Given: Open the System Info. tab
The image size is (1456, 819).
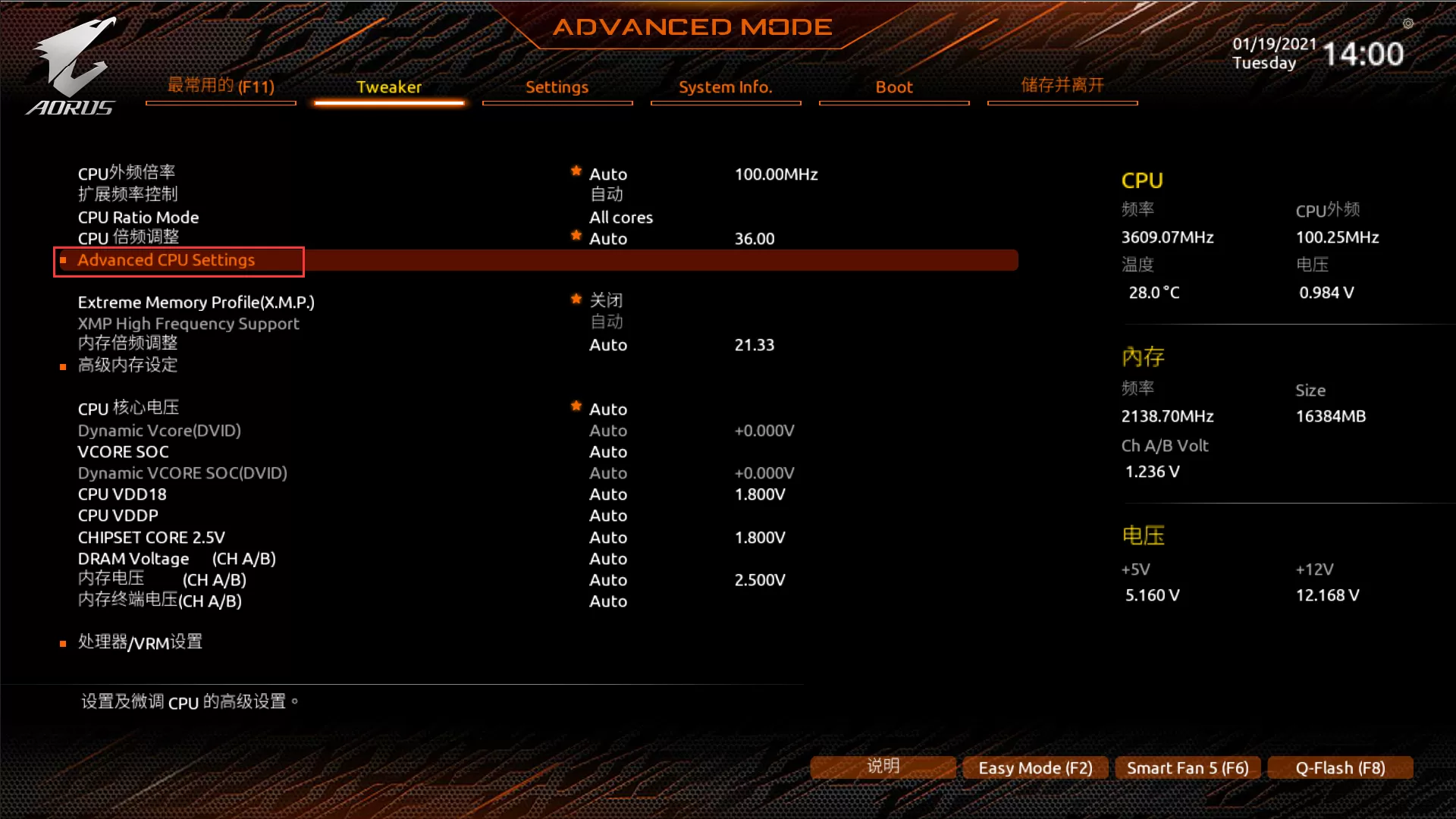Looking at the screenshot, I should pyautogui.click(x=725, y=87).
